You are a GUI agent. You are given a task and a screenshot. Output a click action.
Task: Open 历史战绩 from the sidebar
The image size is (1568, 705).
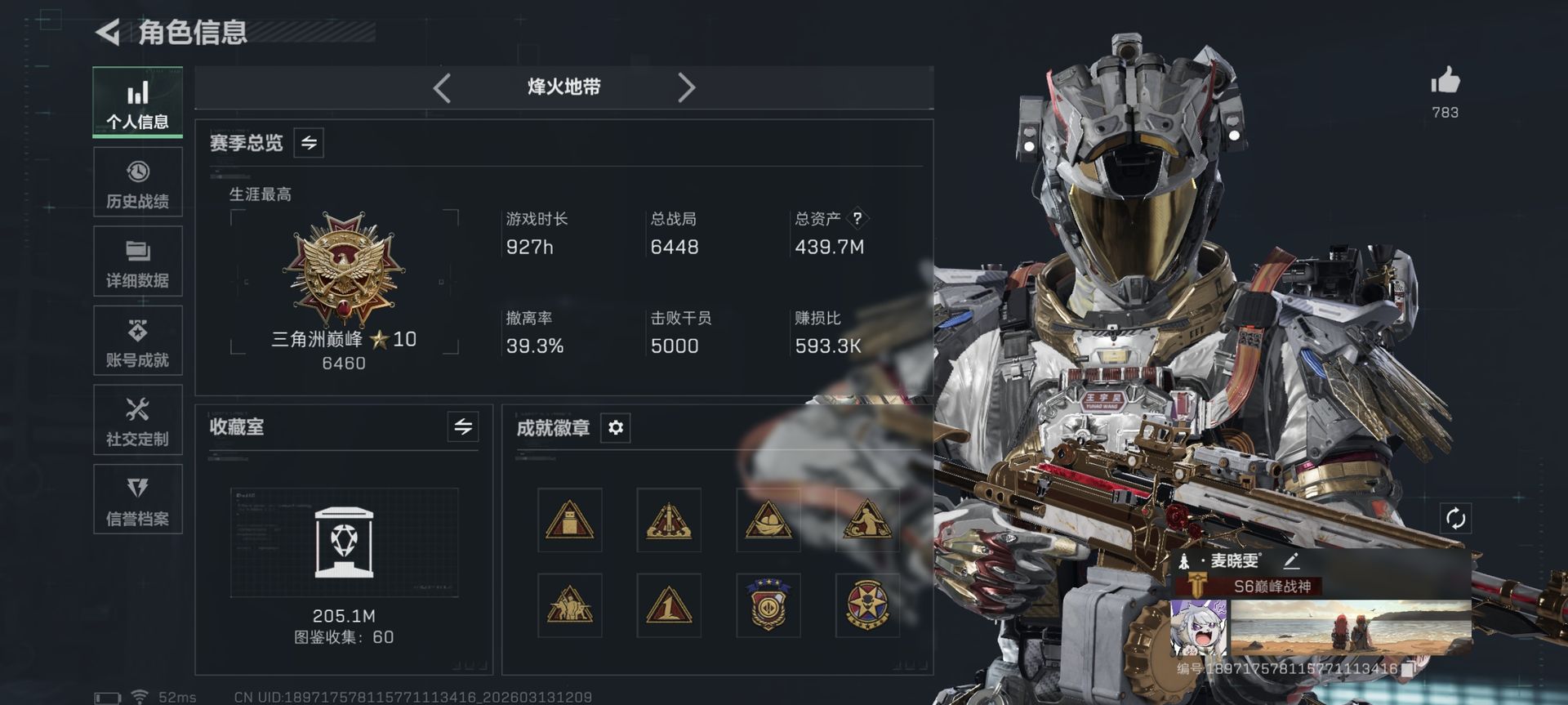(137, 181)
